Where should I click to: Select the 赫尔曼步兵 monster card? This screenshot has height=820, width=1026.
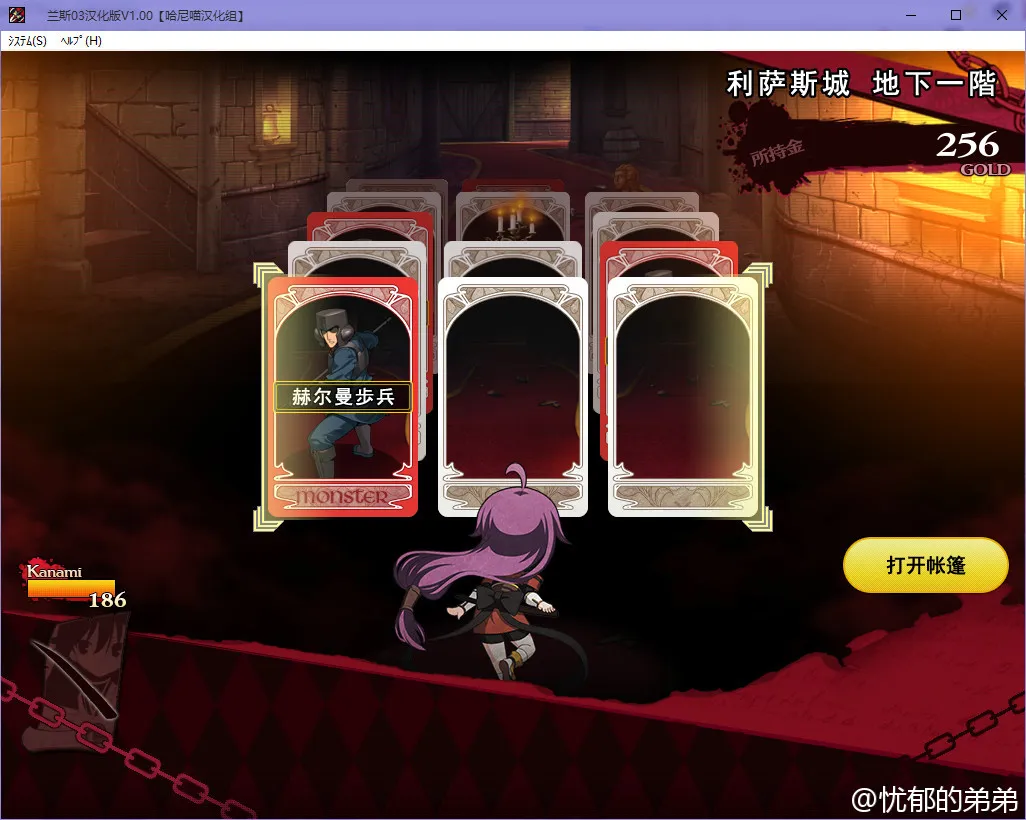(x=342, y=397)
